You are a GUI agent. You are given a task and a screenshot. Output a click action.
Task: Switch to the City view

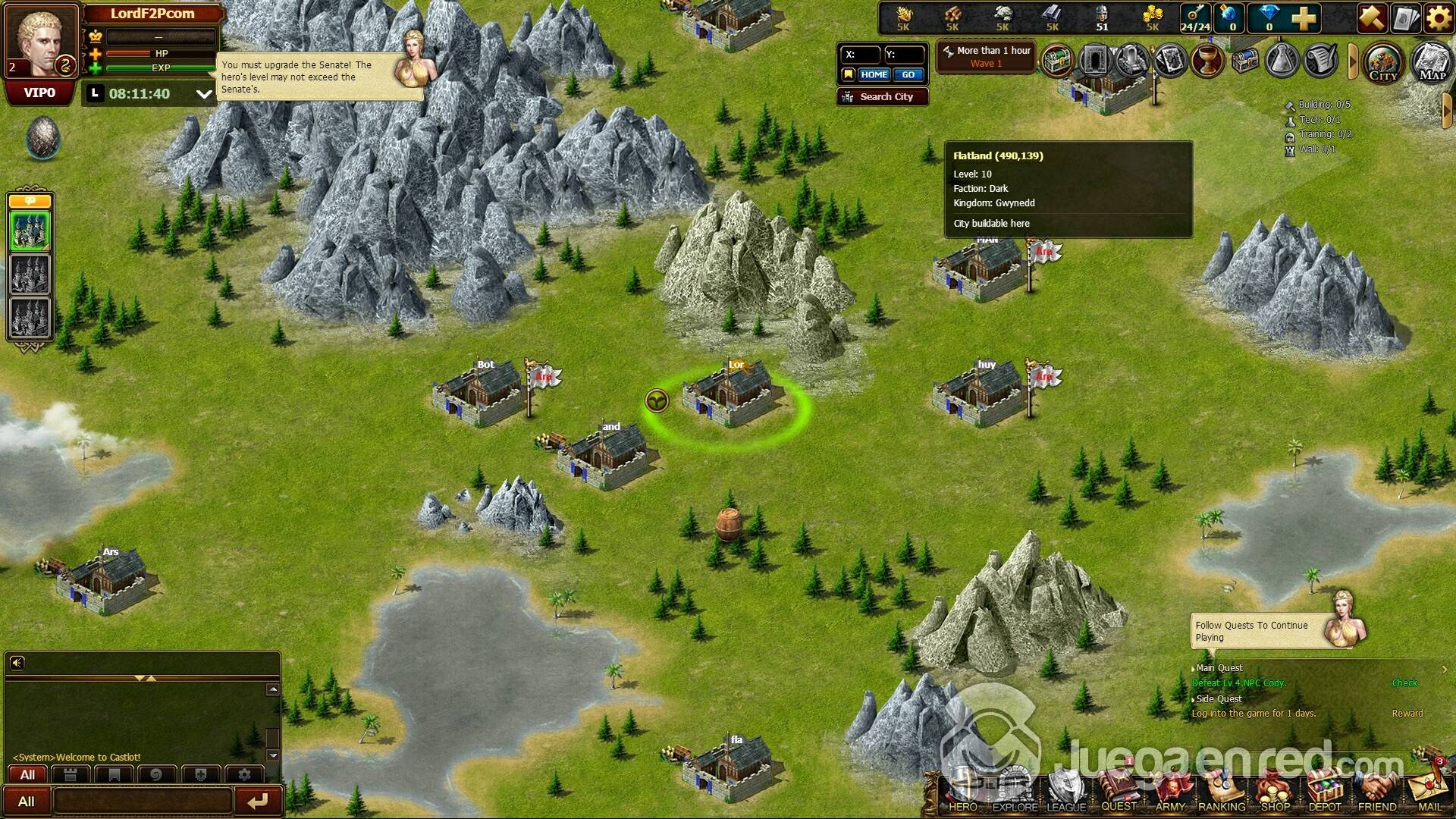(x=1382, y=62)
